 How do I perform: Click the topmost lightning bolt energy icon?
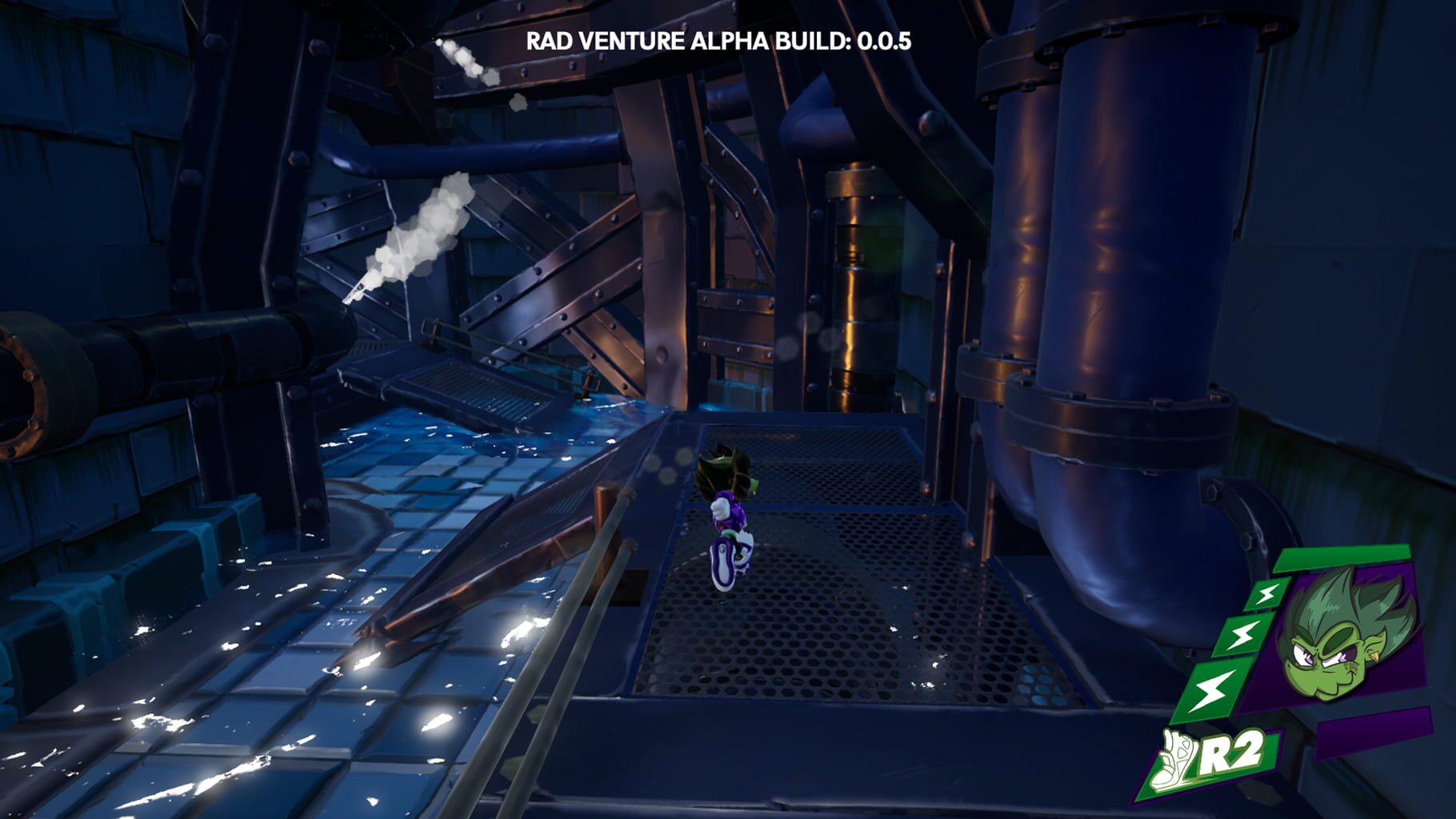(x=1266, y=594)
